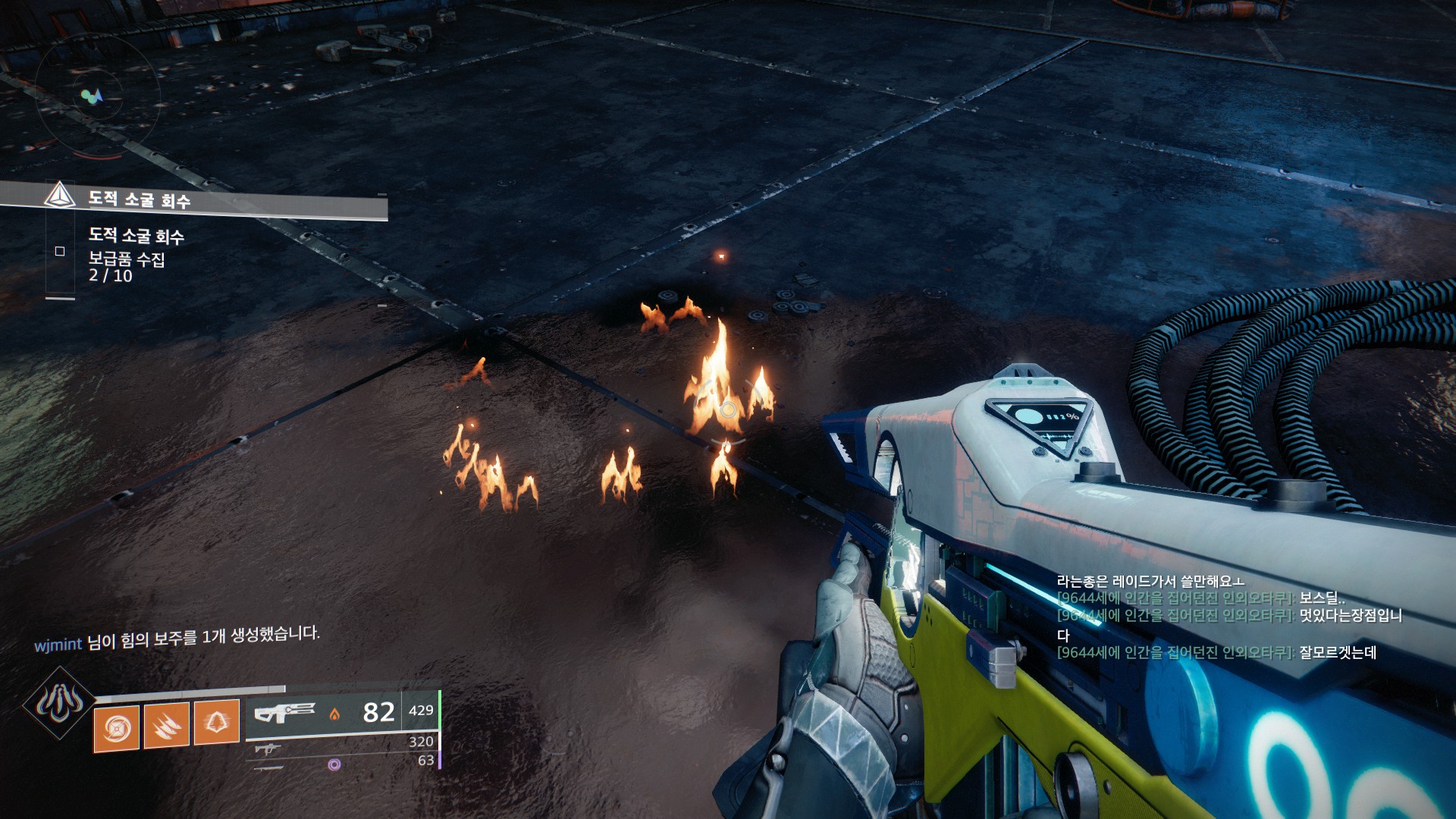This screenshot has height=819, width=1456.
Task: Trigger the claw-slash melee ability icon
Action: click(166, 726)
